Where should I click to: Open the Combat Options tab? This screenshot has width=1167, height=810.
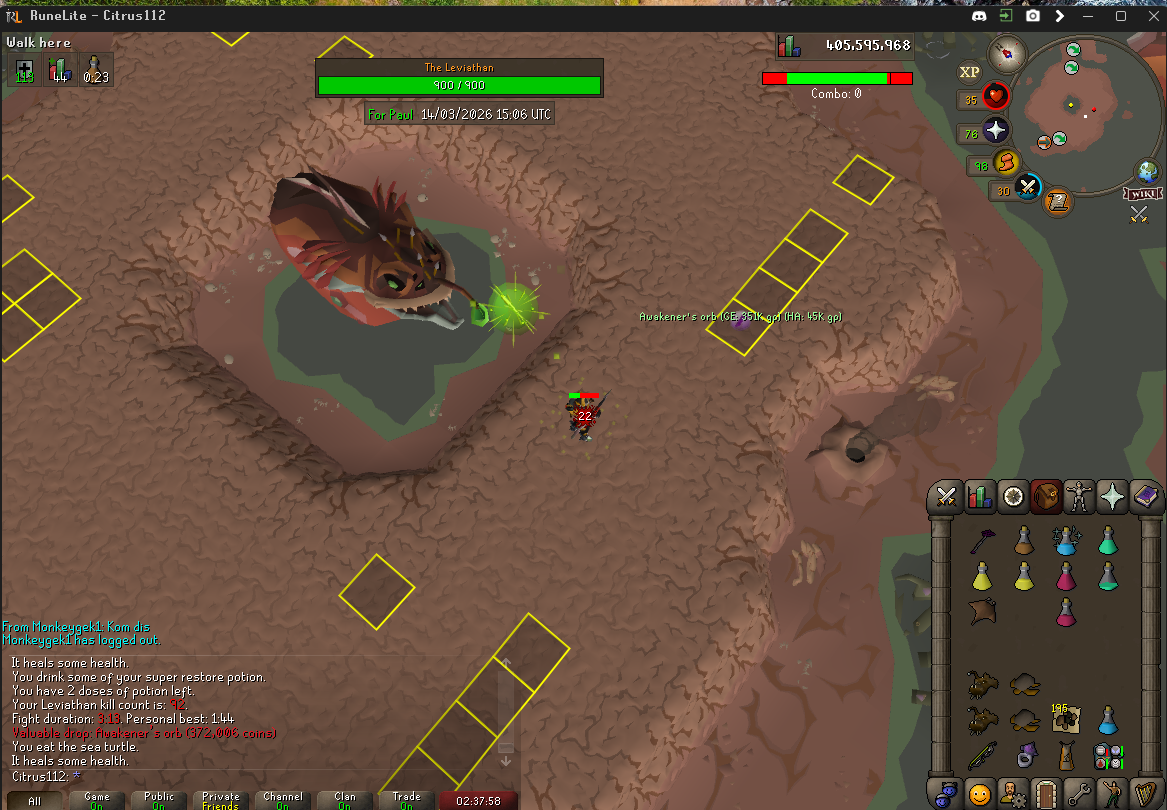click(x=945, y=496)
